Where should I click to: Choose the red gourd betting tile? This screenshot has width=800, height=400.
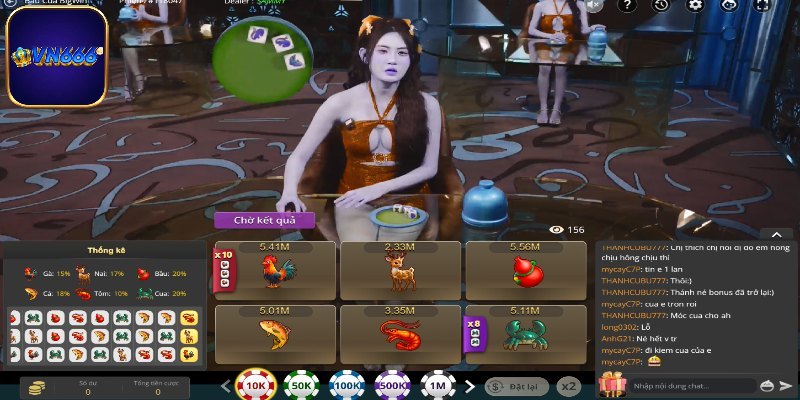(524, 270)
